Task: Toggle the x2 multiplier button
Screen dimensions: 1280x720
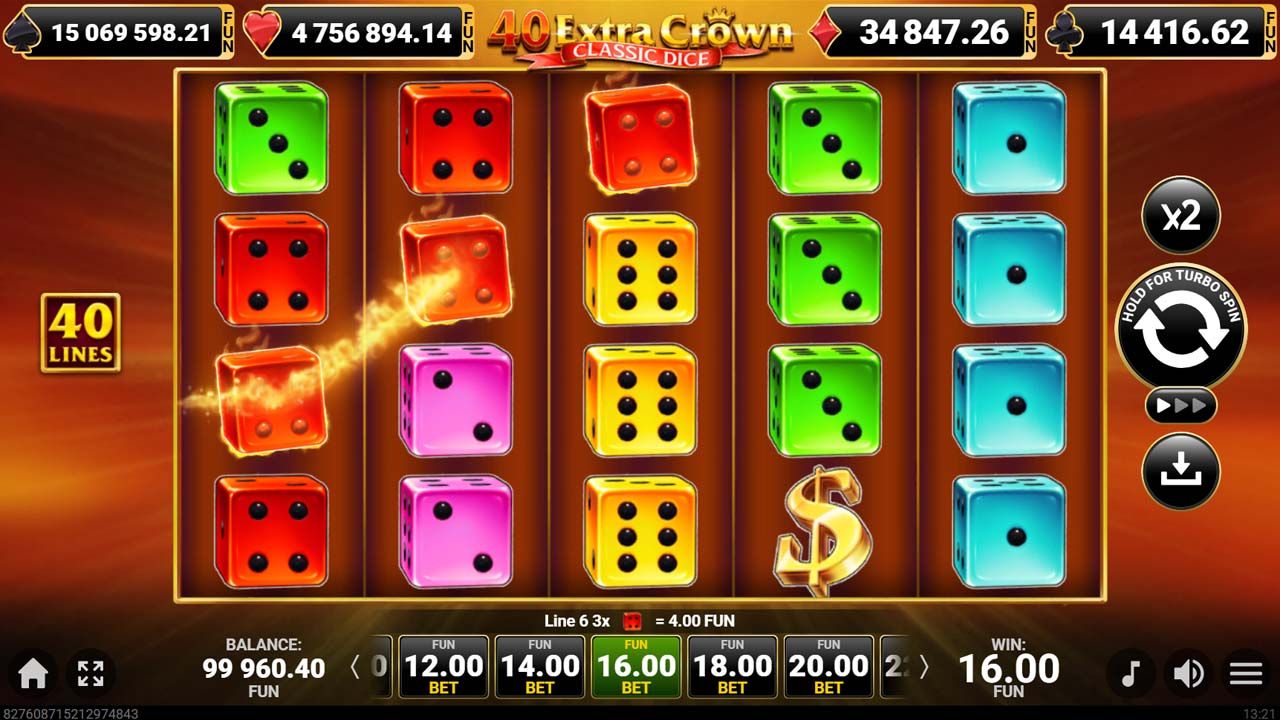Action: (x=1181, y=215)
